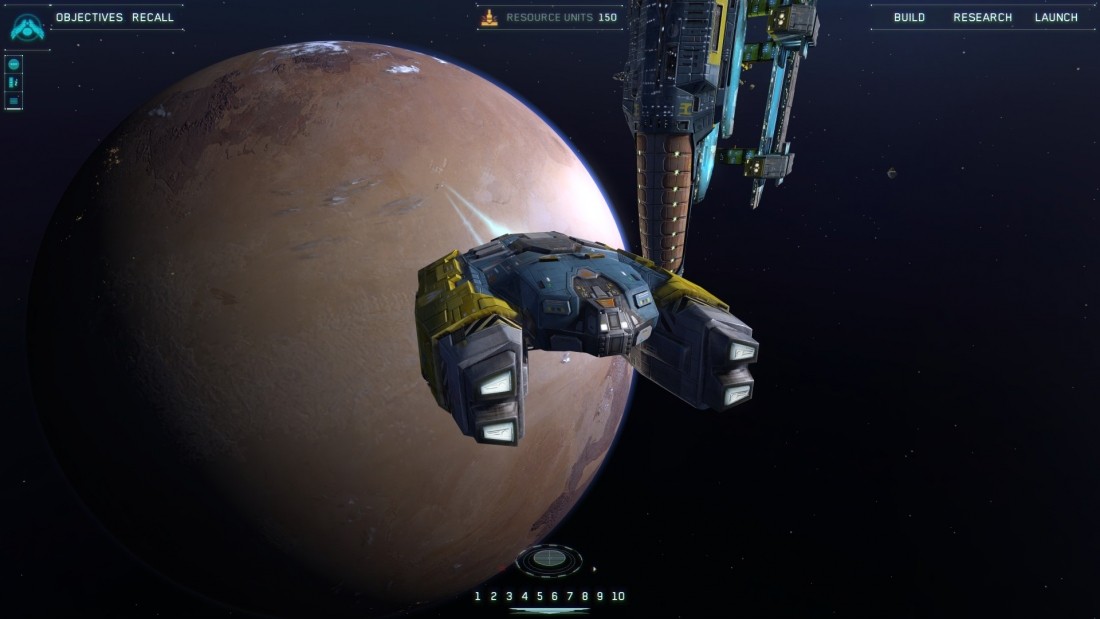
Task: Pick control group 7
Action: 570,596
